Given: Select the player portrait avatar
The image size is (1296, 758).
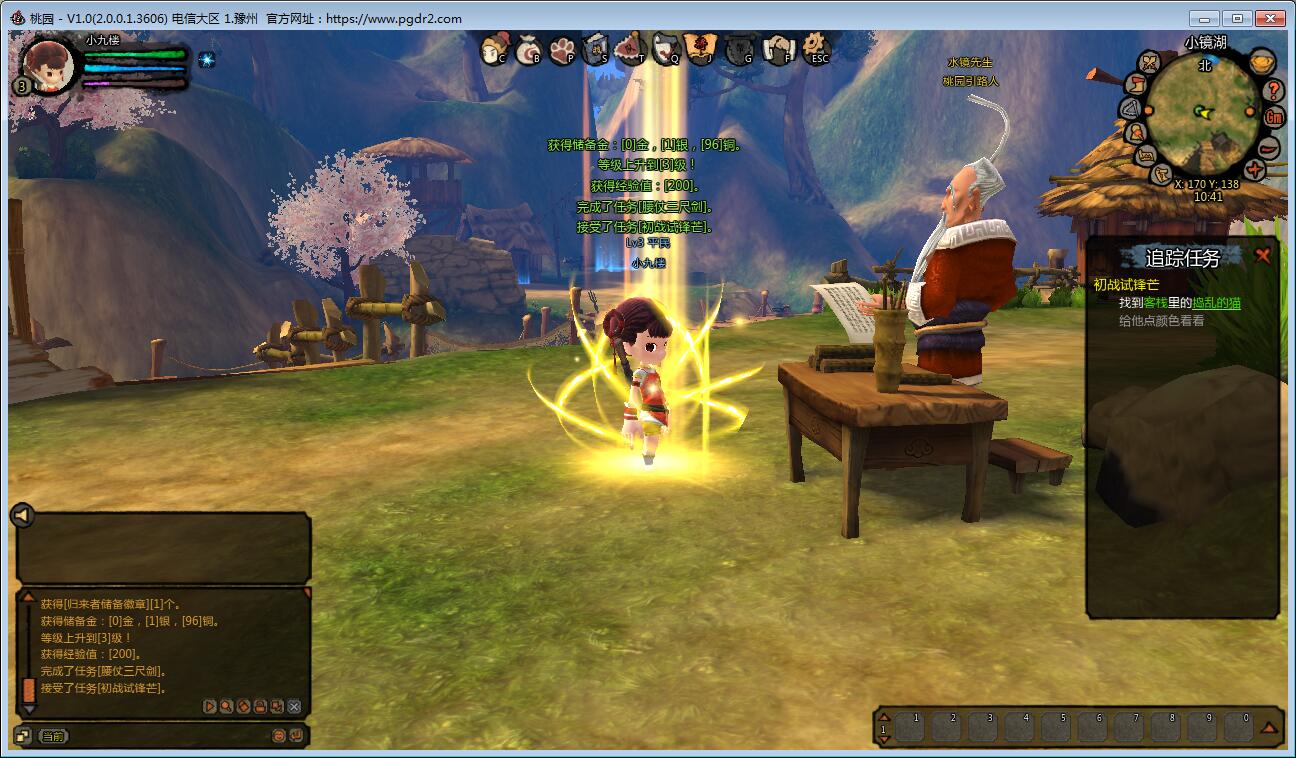Looking at the screenshot, I should pos(49,66).
